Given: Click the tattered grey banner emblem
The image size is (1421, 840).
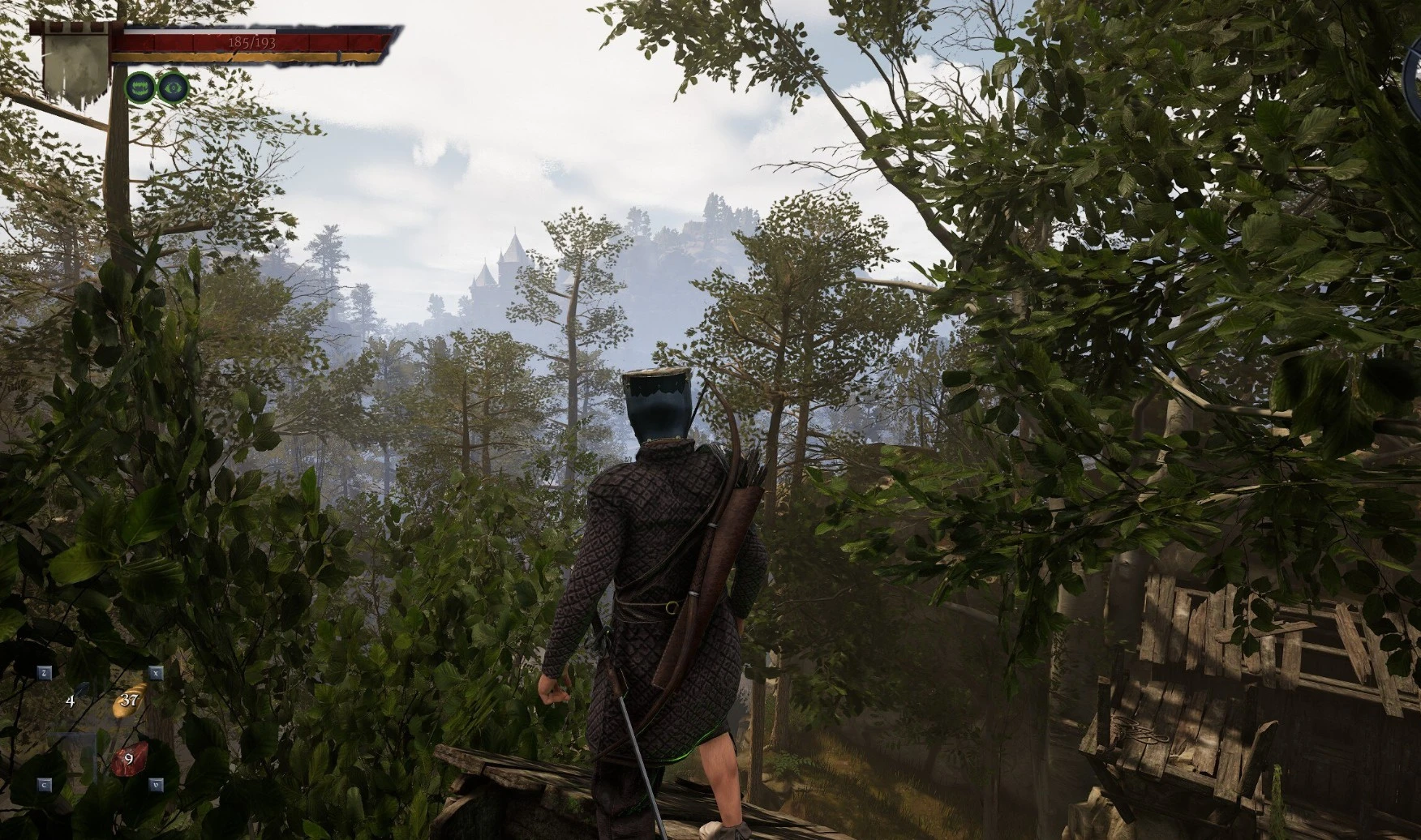Looking at the screenshot, I should (x=75, y=68).
